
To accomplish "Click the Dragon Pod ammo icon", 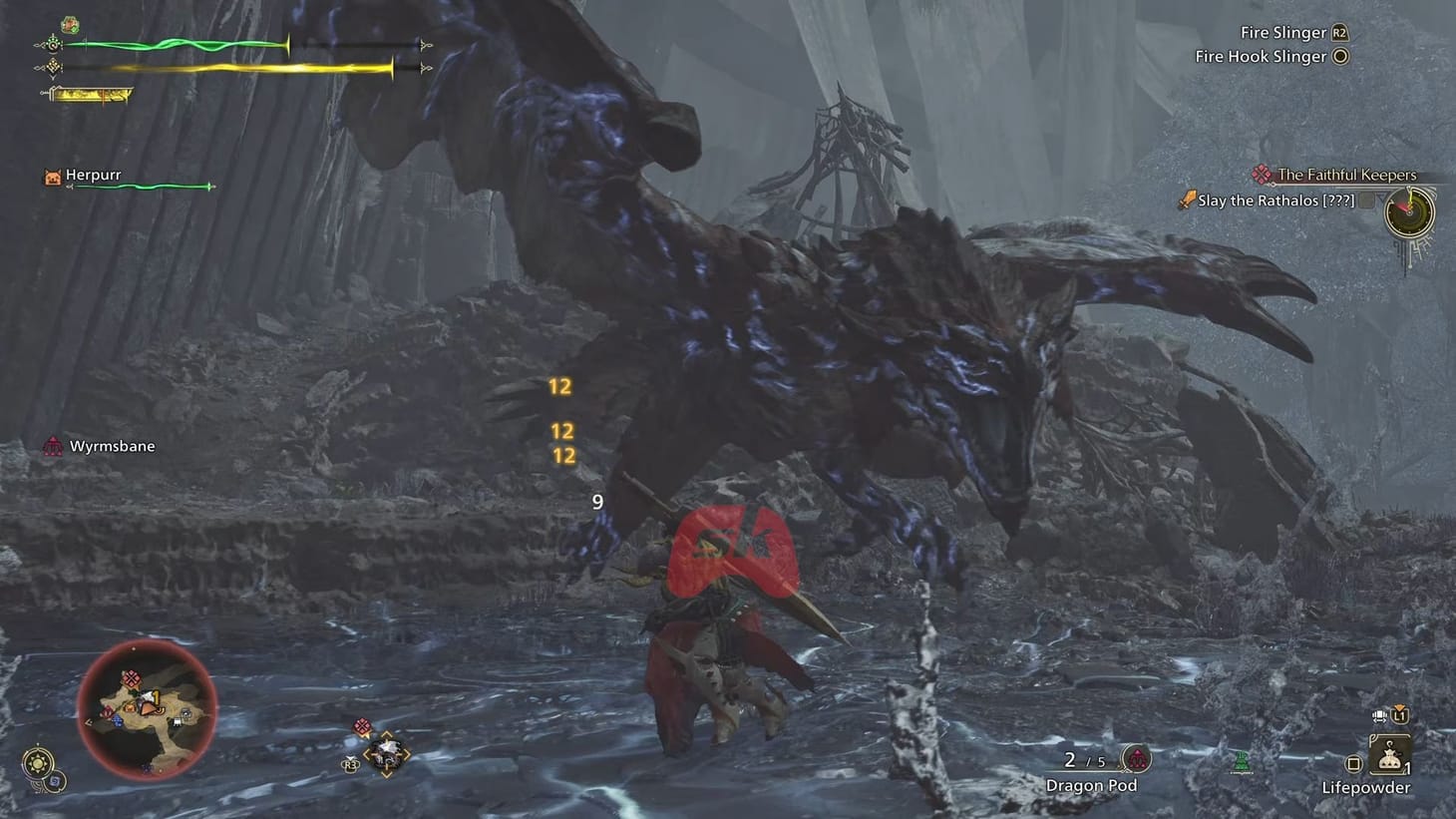I will pos(1135,758).
